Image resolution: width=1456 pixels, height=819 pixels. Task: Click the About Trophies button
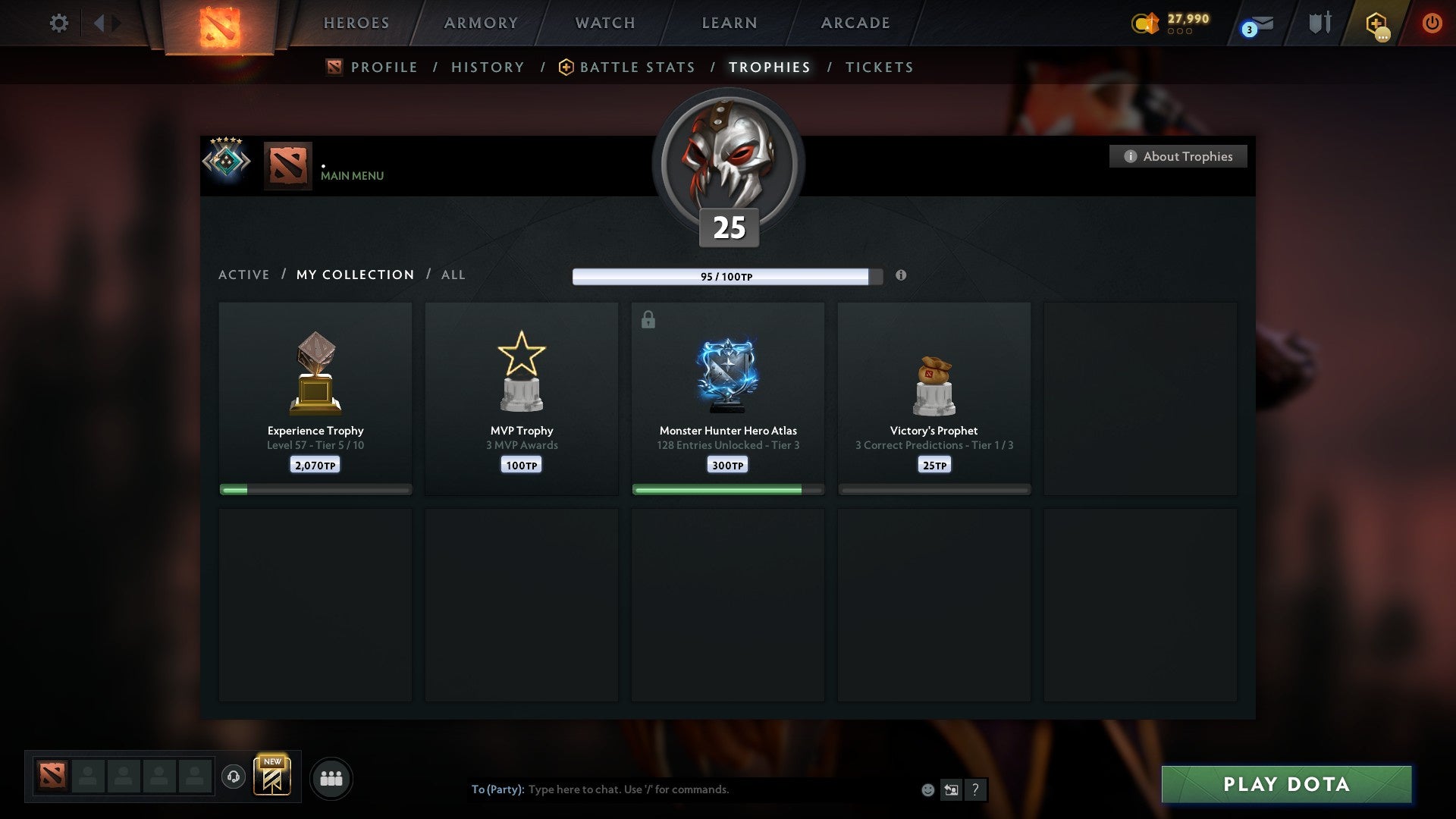pos(1178,156)
